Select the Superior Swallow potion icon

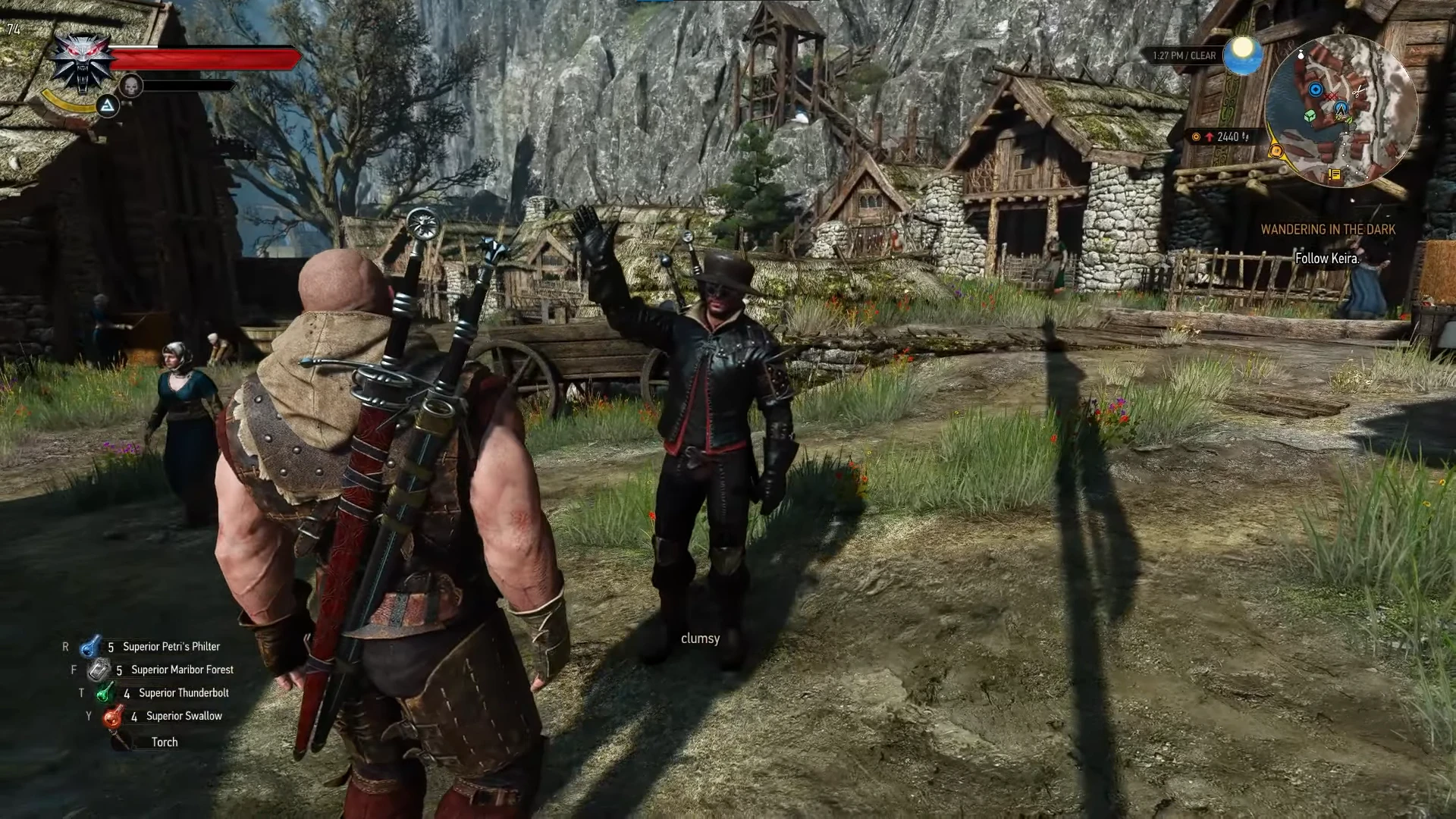[112, 715]
